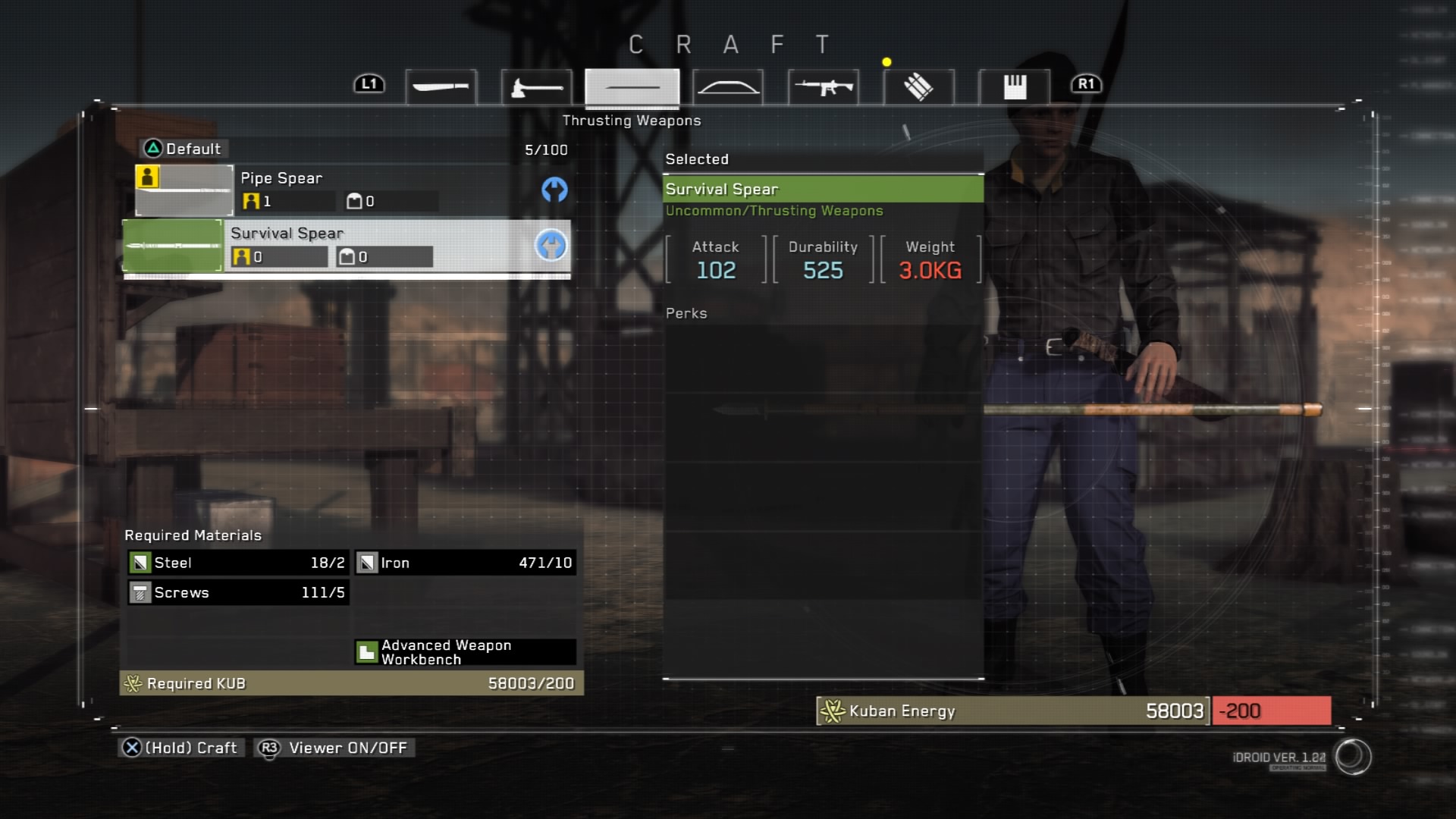Select the Screws required material
Screen dimensions: 1456x819
coord(237,592)
